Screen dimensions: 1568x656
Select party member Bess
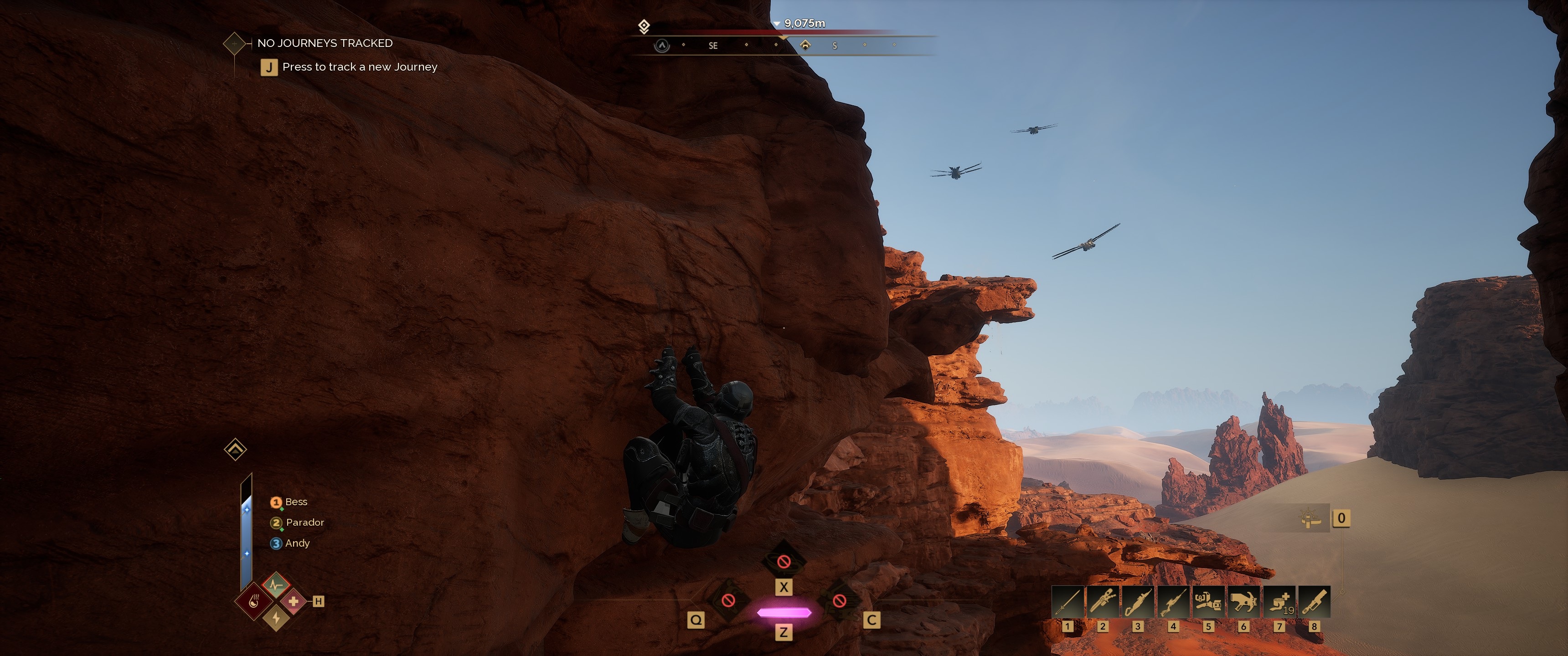(x=296, y=502)
